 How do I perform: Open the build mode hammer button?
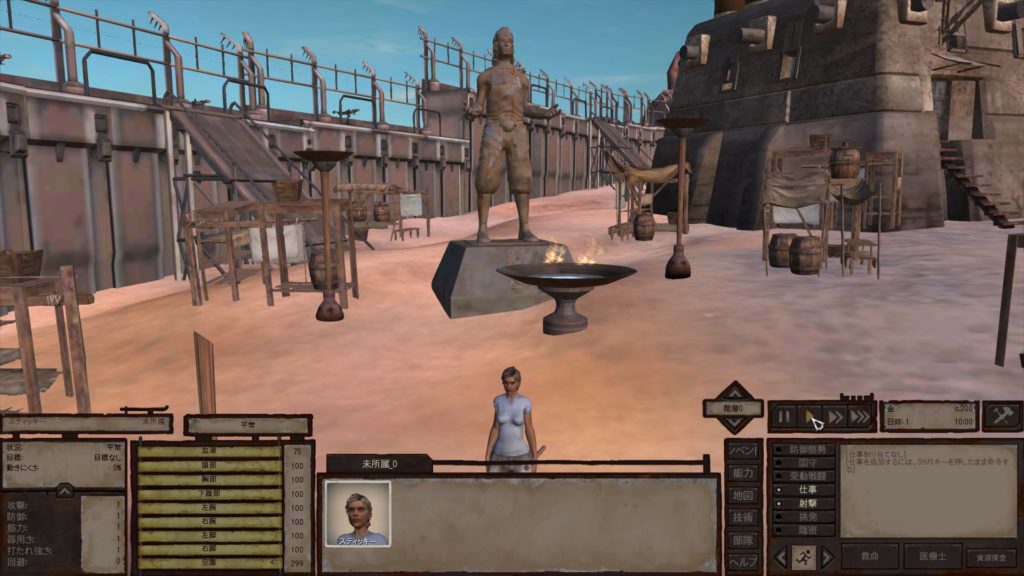point(1002,416)
